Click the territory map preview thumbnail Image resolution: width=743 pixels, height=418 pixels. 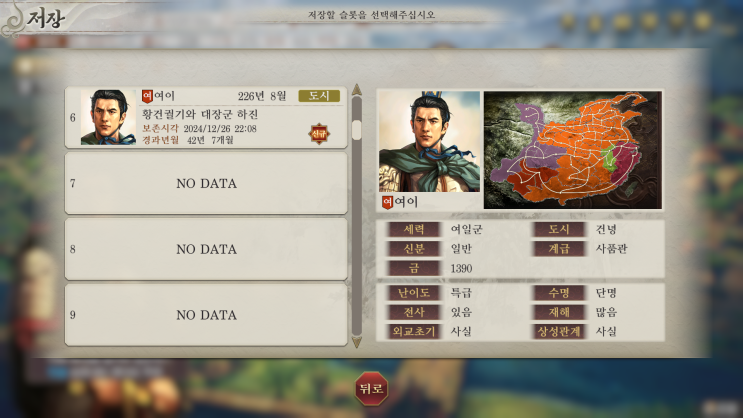[x=572, y=149]
